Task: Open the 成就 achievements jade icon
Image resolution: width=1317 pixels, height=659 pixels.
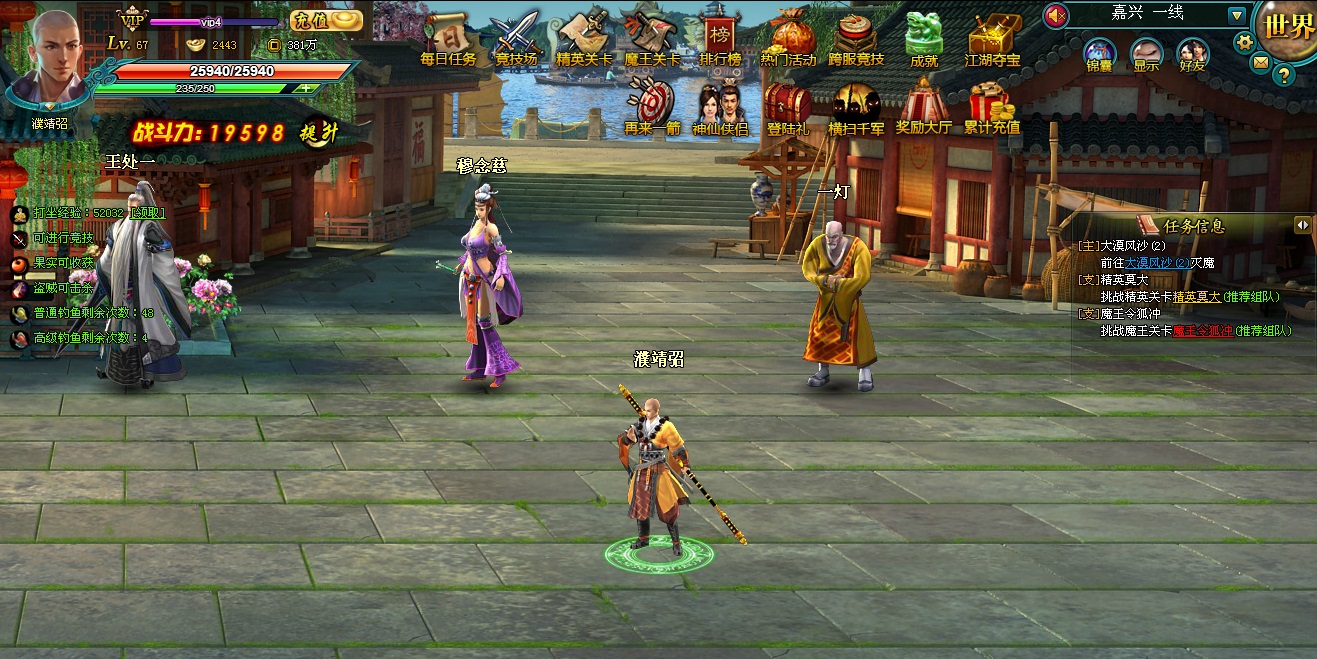Action: click(x=923, y=38)
